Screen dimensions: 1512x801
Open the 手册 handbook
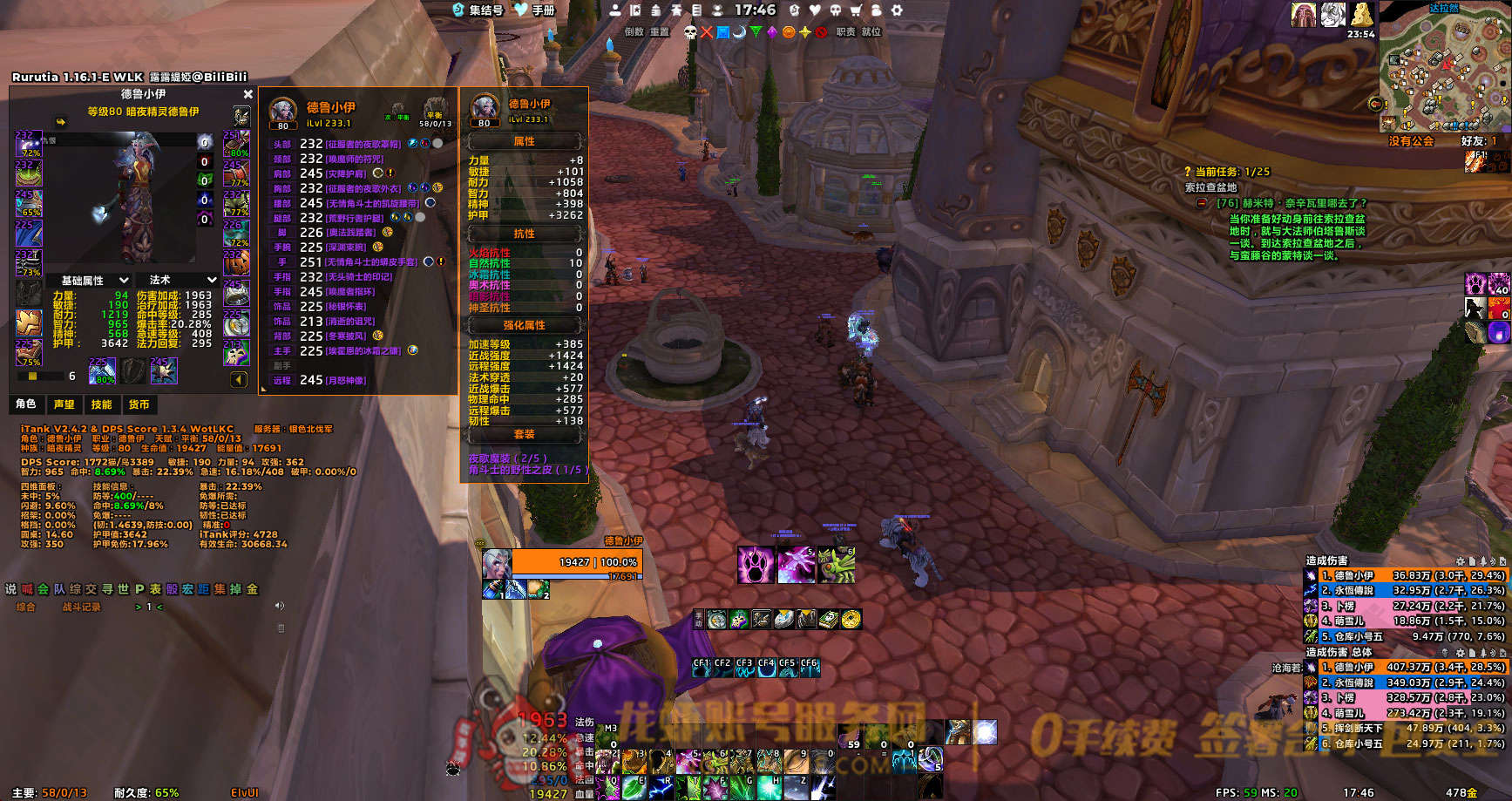coord(534,10)
